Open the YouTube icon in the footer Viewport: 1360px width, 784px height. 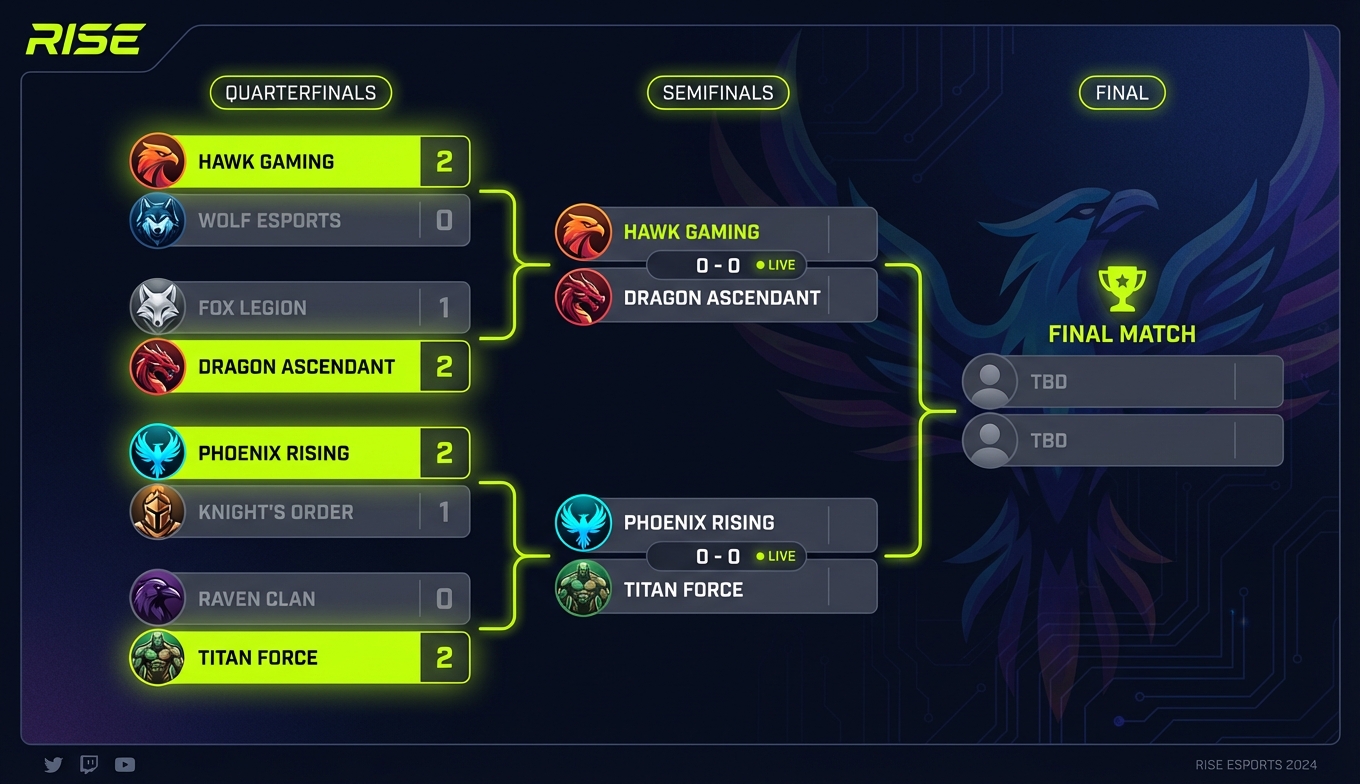[124, 764]
